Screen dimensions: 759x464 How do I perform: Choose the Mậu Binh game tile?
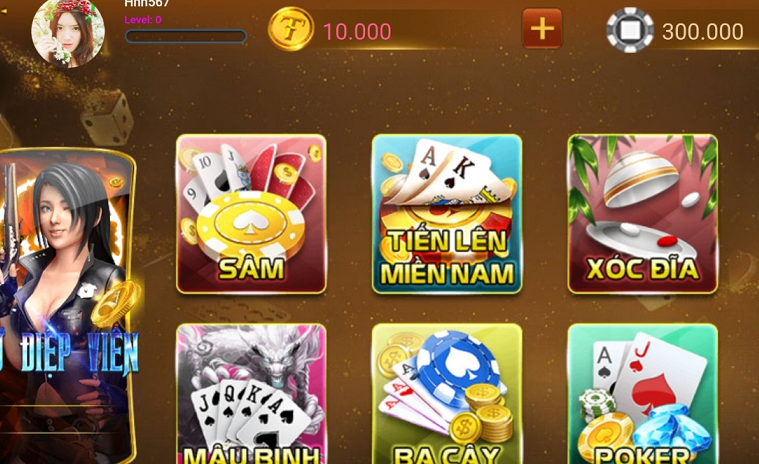click(251, 395)
